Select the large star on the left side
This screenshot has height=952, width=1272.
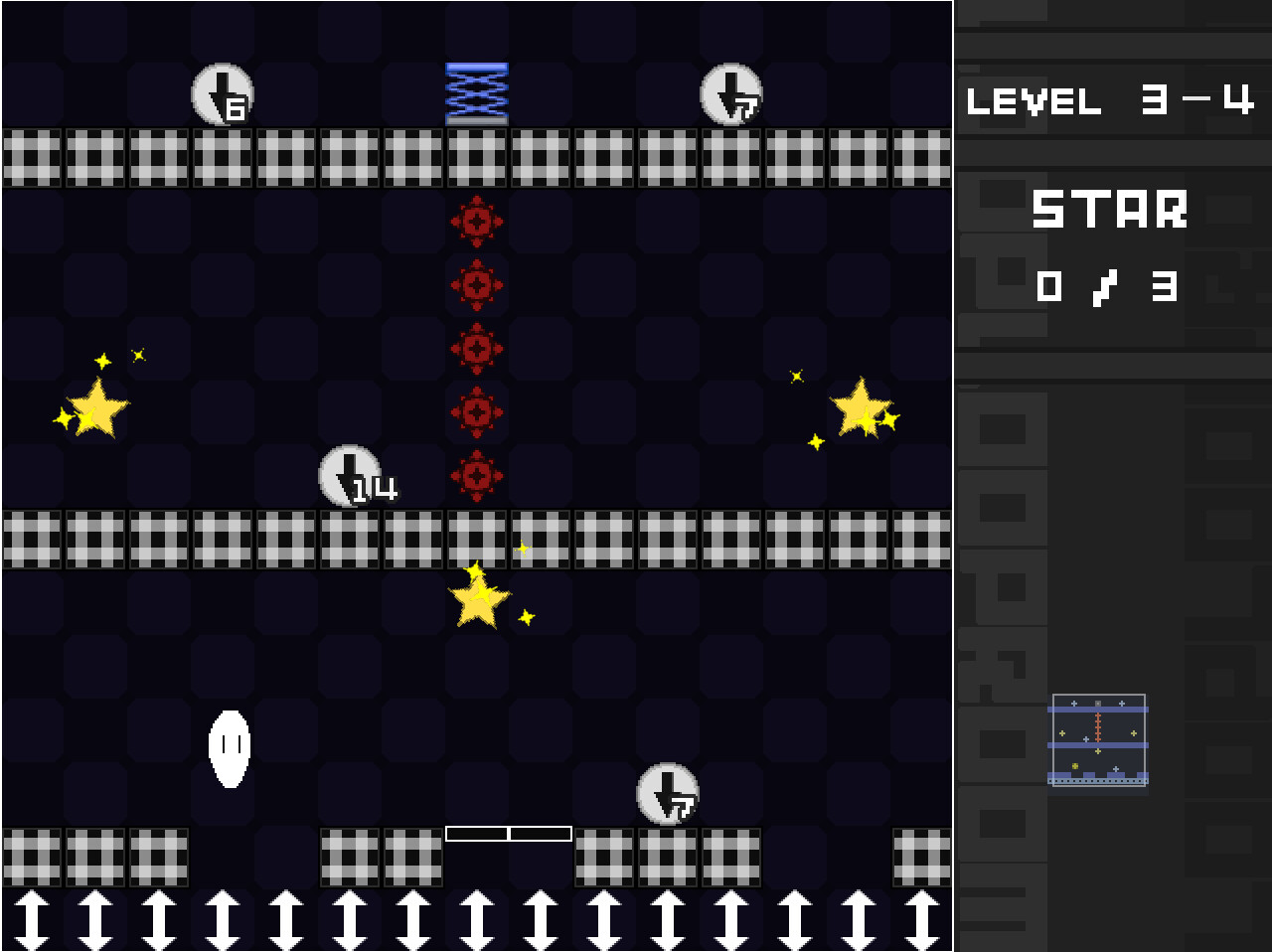tap(97, 407)
